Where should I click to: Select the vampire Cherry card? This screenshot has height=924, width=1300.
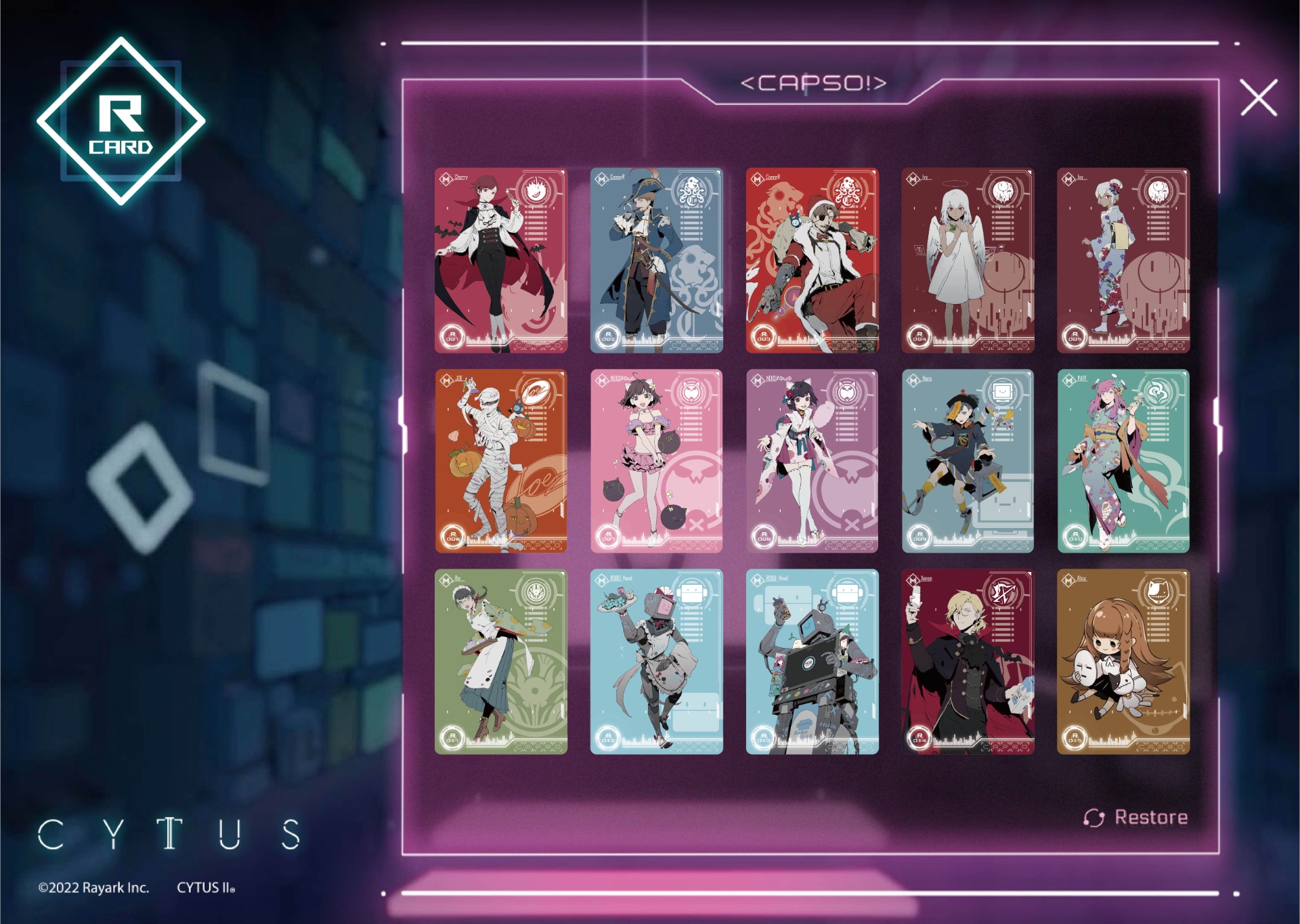tap(501, 261)
